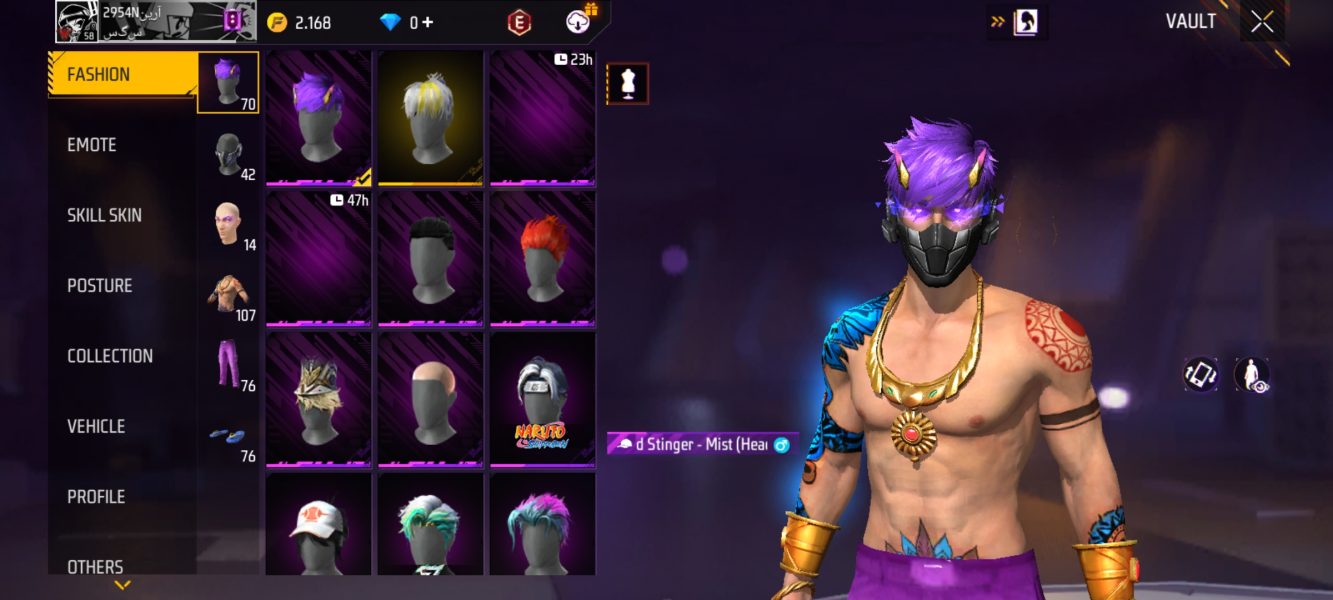This screenshot has height=600, width=1333.
Task: Open the Collection category
Action: click(x=110, y=356)
